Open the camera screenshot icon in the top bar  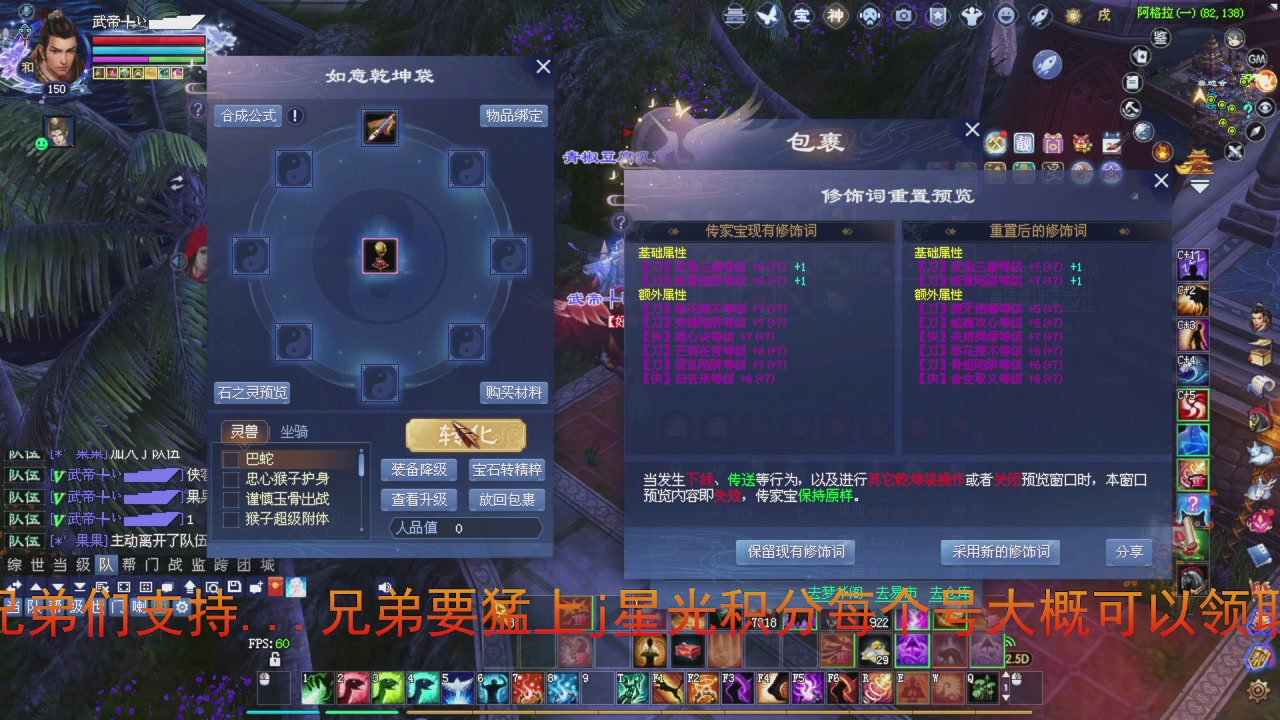point(904,17)
